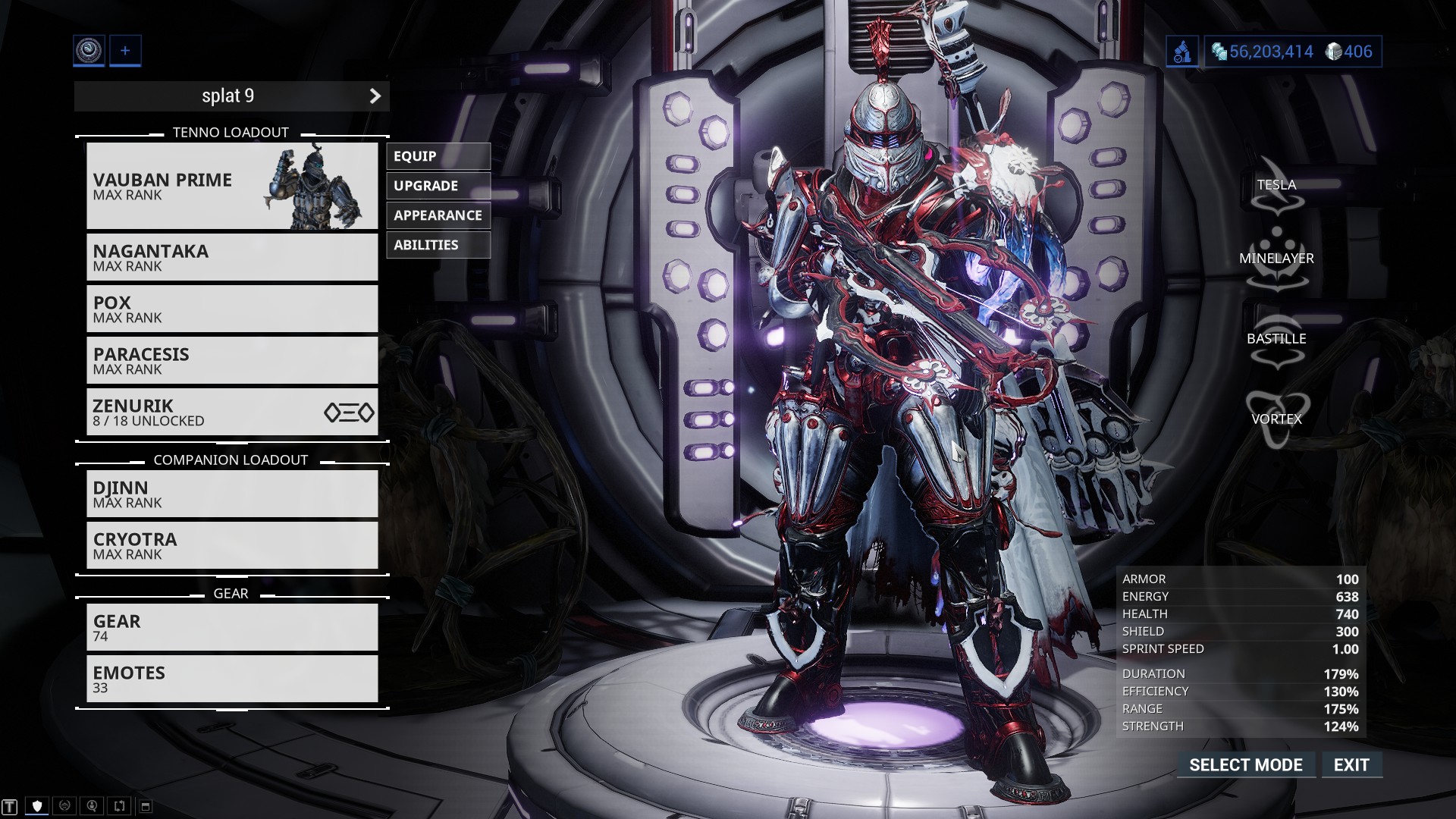Viewport: 1456px width, 819px height.
Task: Switch loadout using the splat 9 selector
Action: pos(231,96)
